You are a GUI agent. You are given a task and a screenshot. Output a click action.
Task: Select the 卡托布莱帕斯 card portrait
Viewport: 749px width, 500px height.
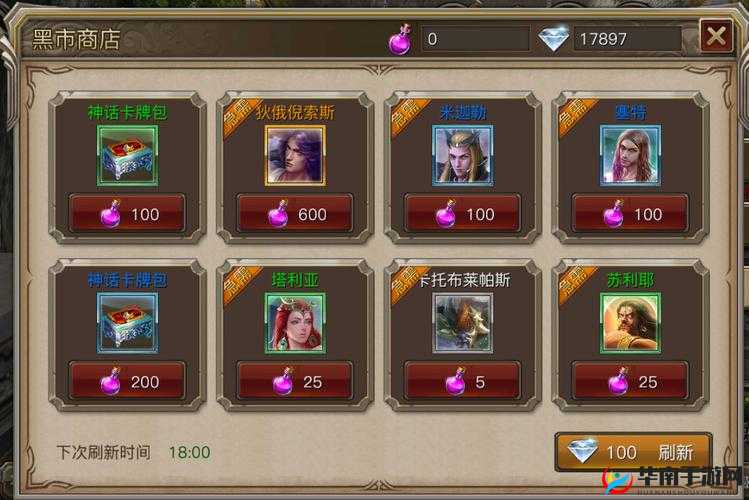[x=463, y=322]
